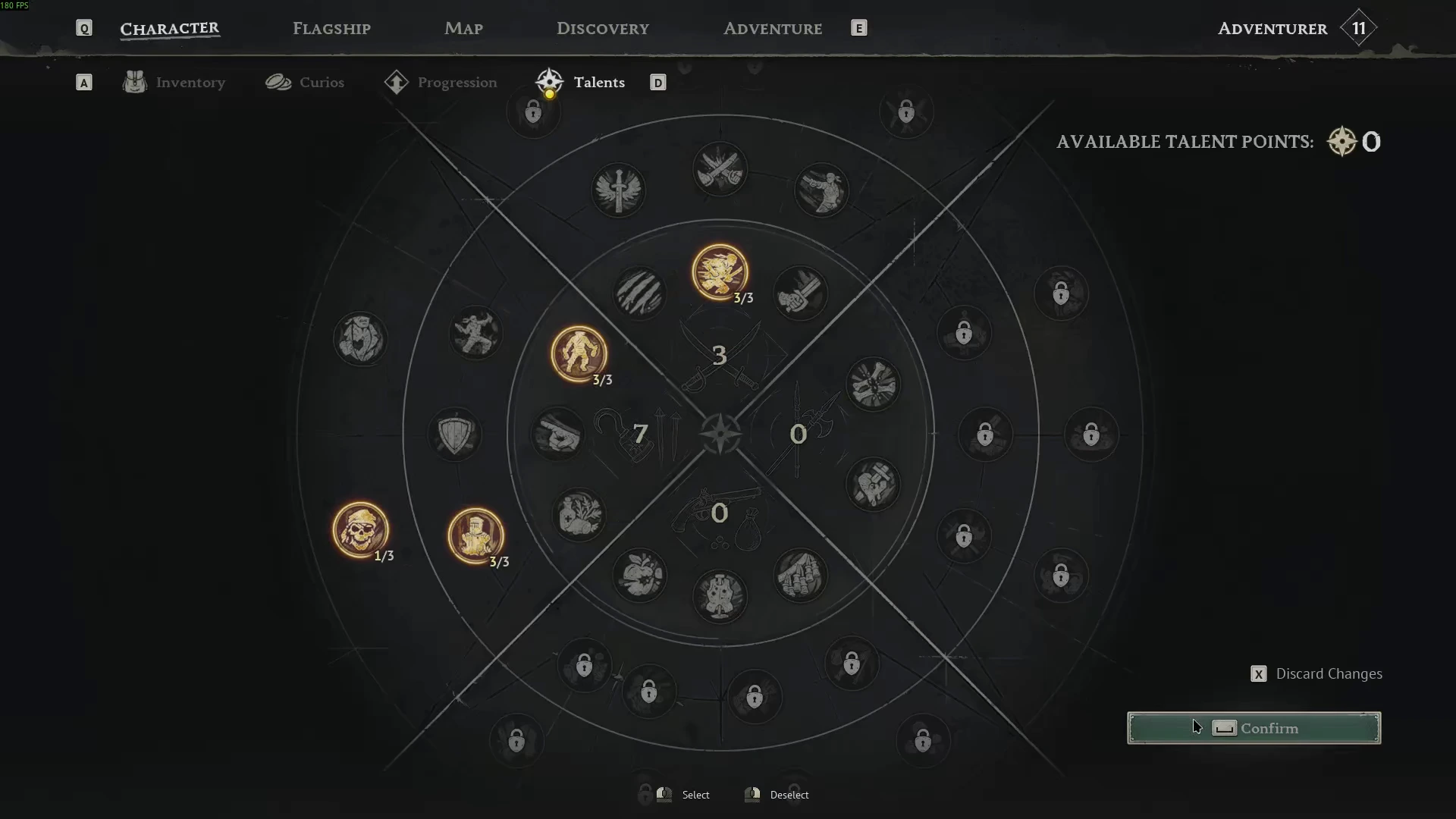Select the shield talent node
Screen dimensions: 1456x819
455,435
